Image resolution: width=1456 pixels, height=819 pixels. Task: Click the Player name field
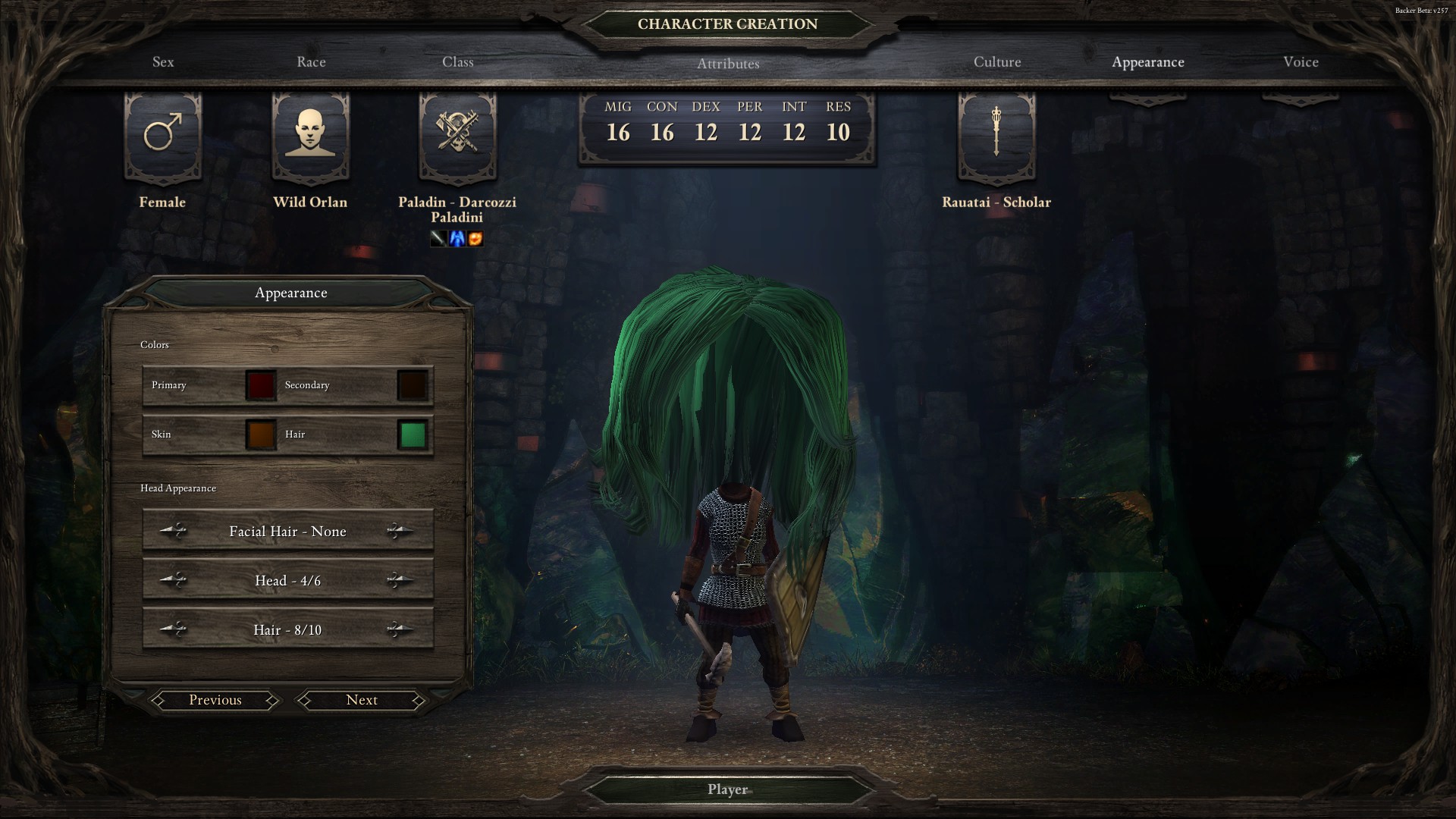pyautogui.click(x=728, y=789)
